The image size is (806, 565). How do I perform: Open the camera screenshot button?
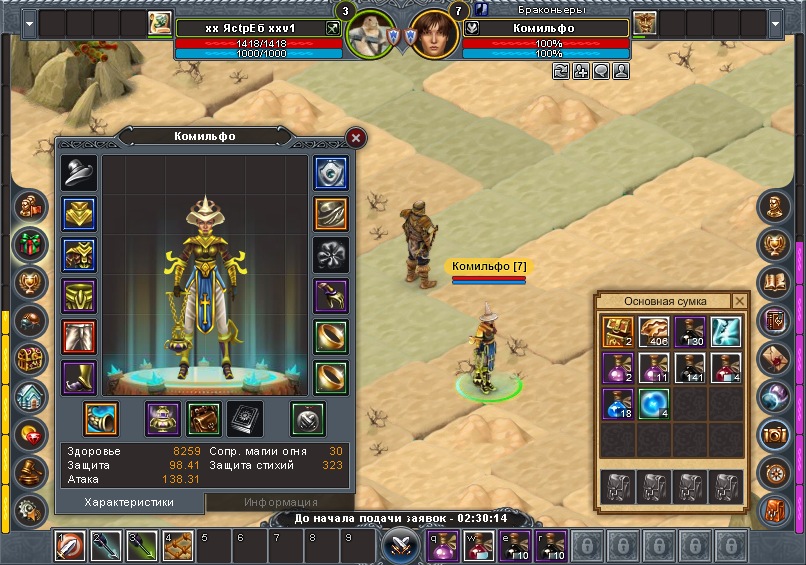pos(775,434)
